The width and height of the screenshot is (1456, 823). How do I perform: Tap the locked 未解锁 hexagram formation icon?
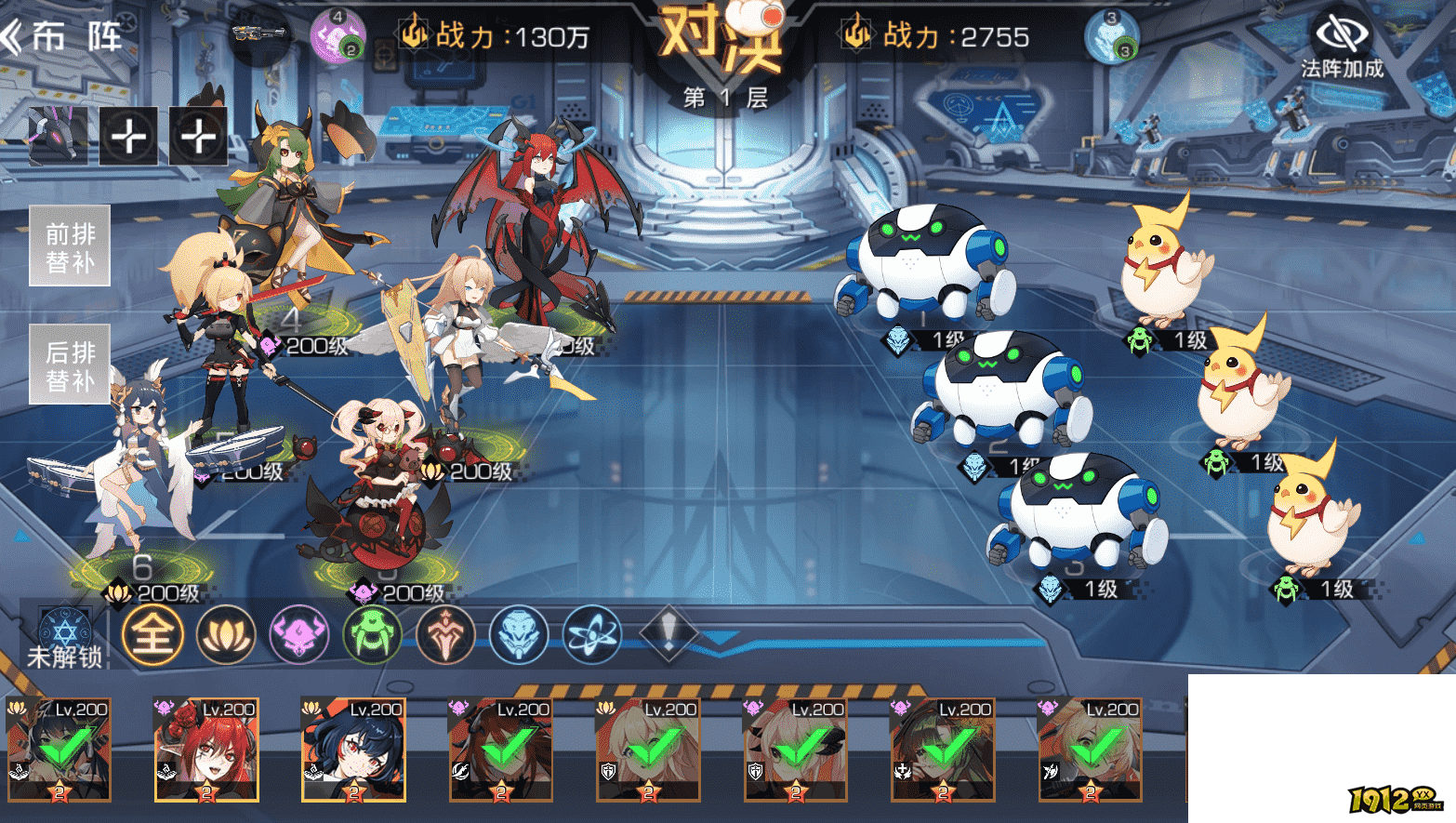tap(64, 636)
